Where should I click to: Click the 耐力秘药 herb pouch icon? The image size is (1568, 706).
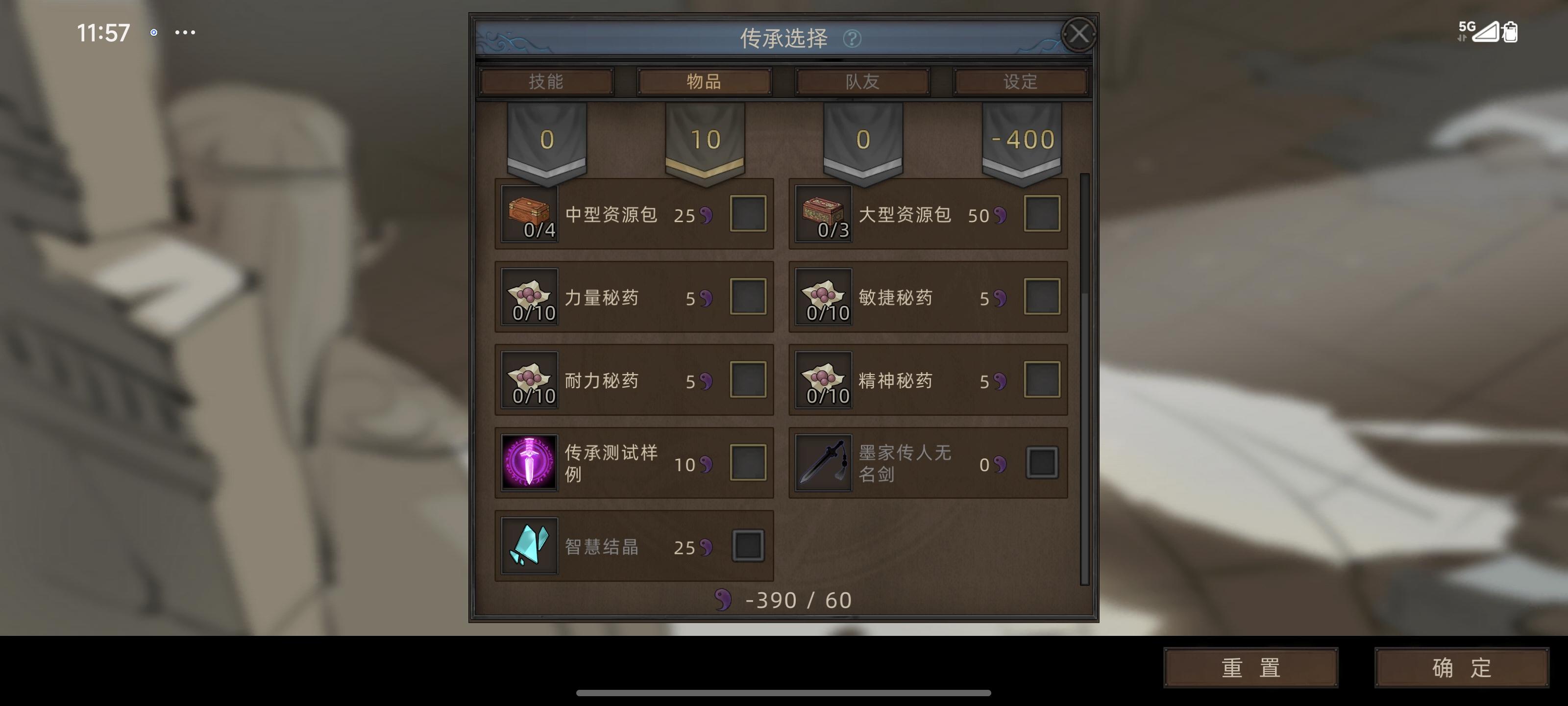pos(529,380)
